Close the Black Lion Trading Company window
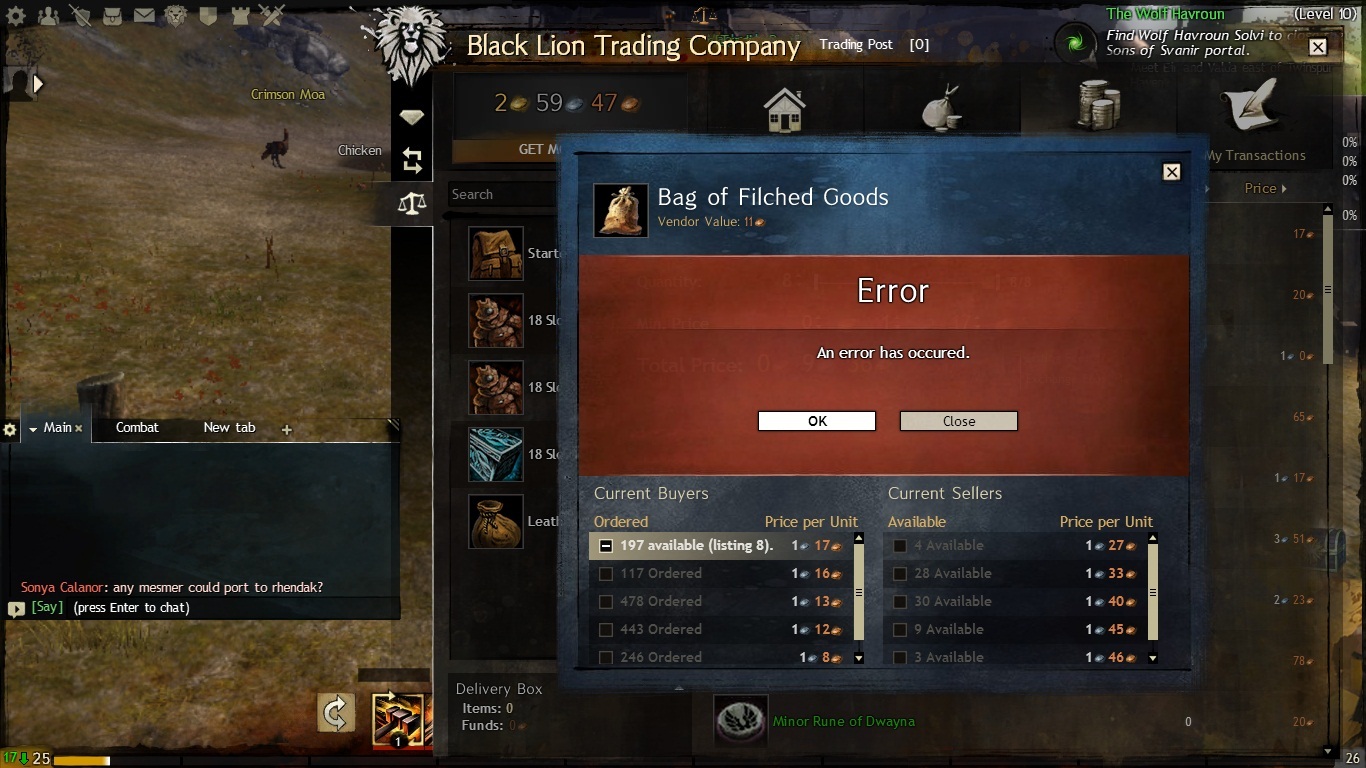The height and width of the screenshot is (768, 1366). tap(1317, 47)
